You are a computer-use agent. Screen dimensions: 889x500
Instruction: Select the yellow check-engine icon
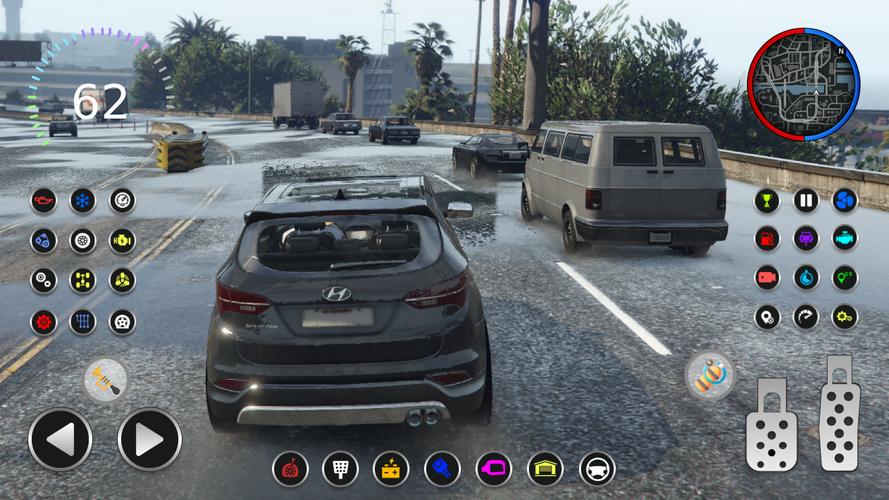click(122, 240)
